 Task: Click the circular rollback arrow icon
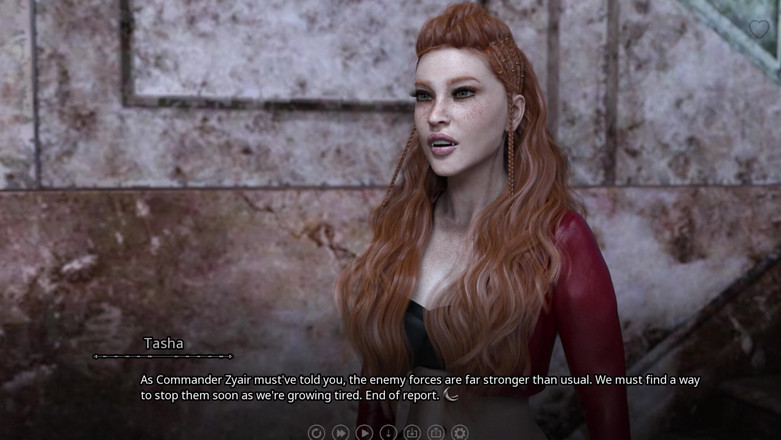(316, 433)
